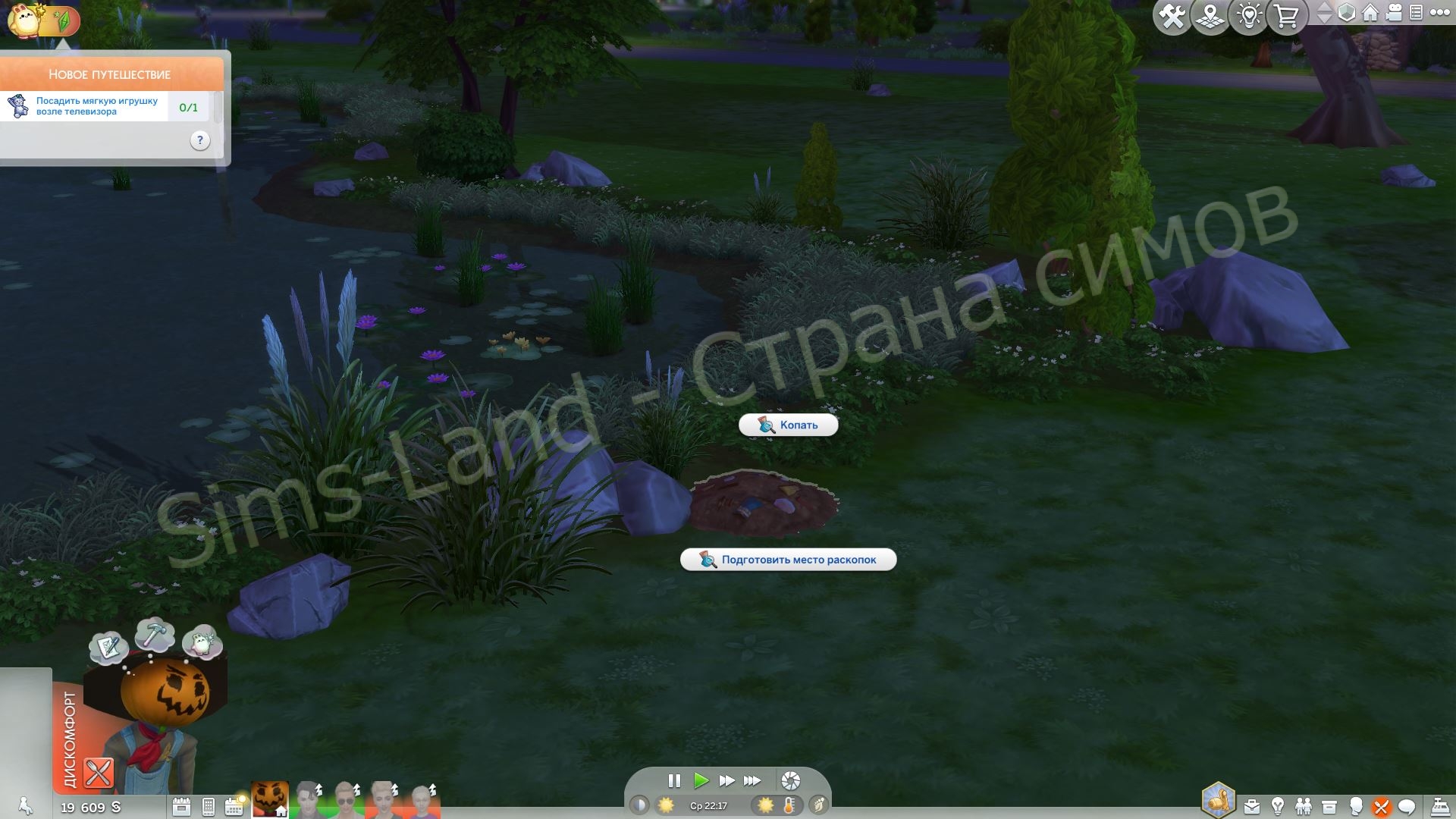Set game speed to ultra fast-forward

coord(752,780)
